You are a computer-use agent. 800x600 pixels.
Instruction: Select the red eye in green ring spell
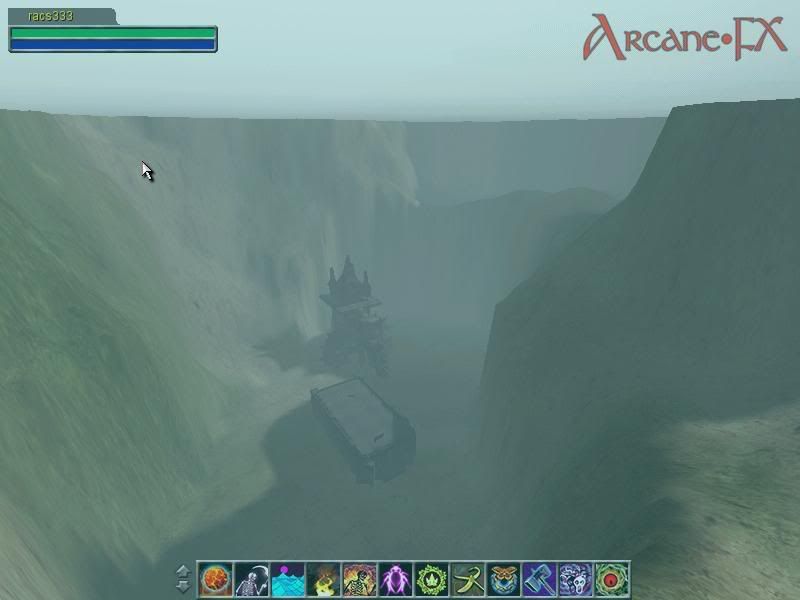pos(611,578)
